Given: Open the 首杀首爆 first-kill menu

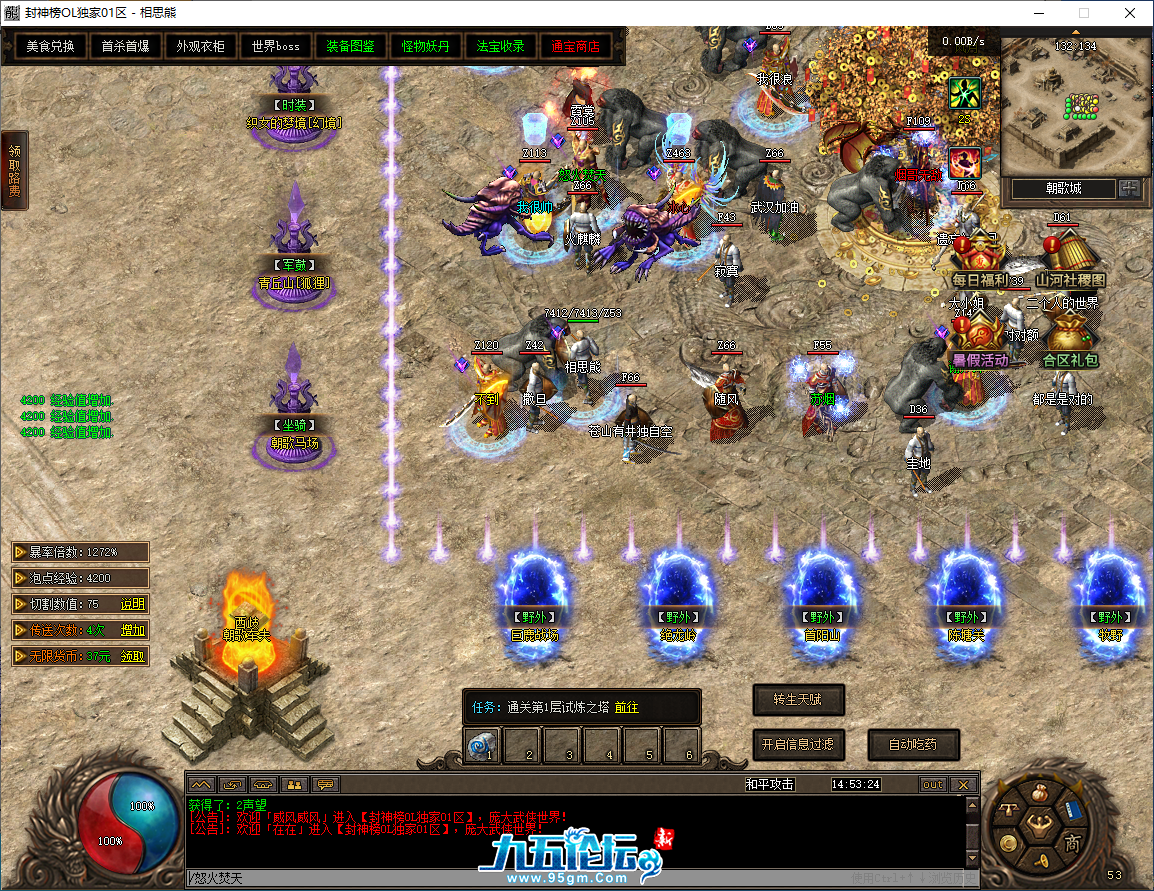Looking at the screenshot, I should click(125, 46).
